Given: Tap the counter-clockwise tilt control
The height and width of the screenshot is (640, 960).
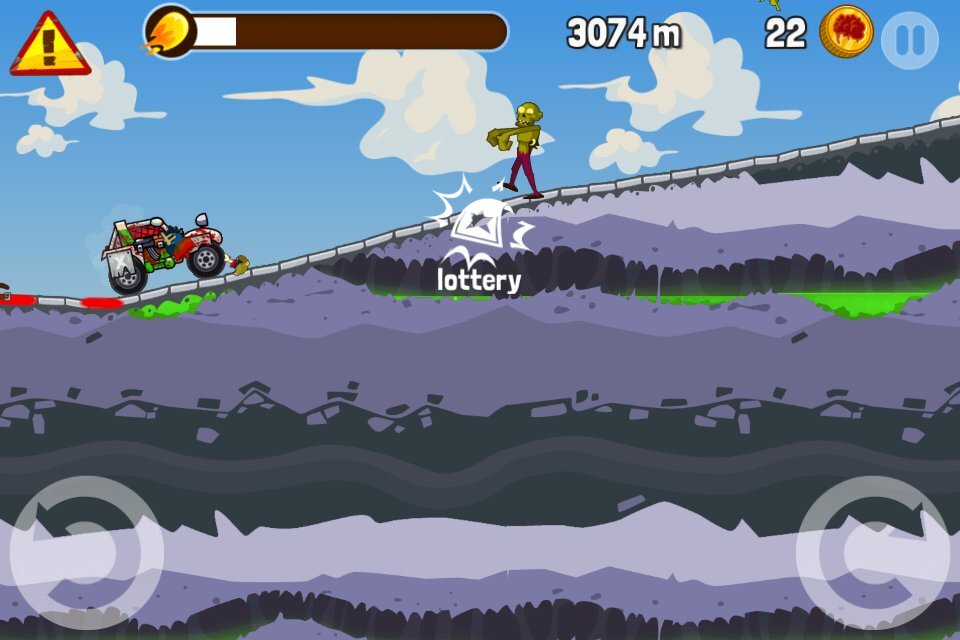Looking at the screenshot, I should (86, 553).
